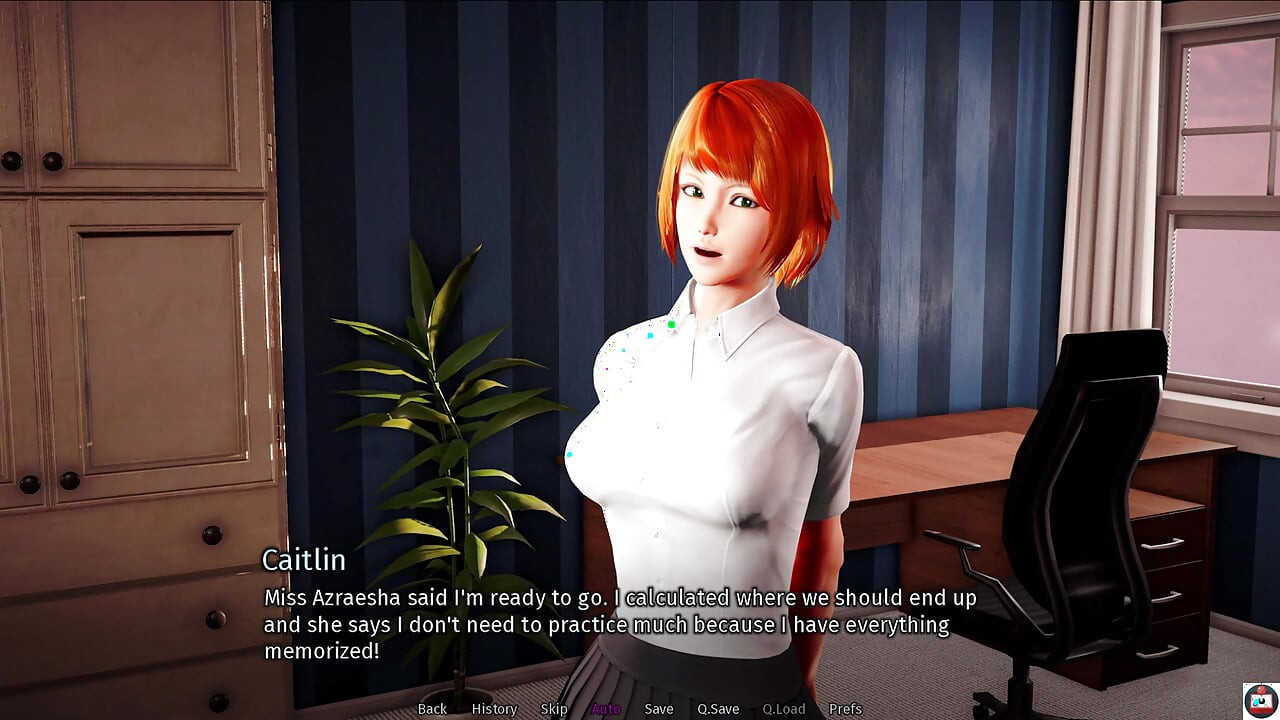
Task: Click Q.Load to quick load
Action: point(783,709)
